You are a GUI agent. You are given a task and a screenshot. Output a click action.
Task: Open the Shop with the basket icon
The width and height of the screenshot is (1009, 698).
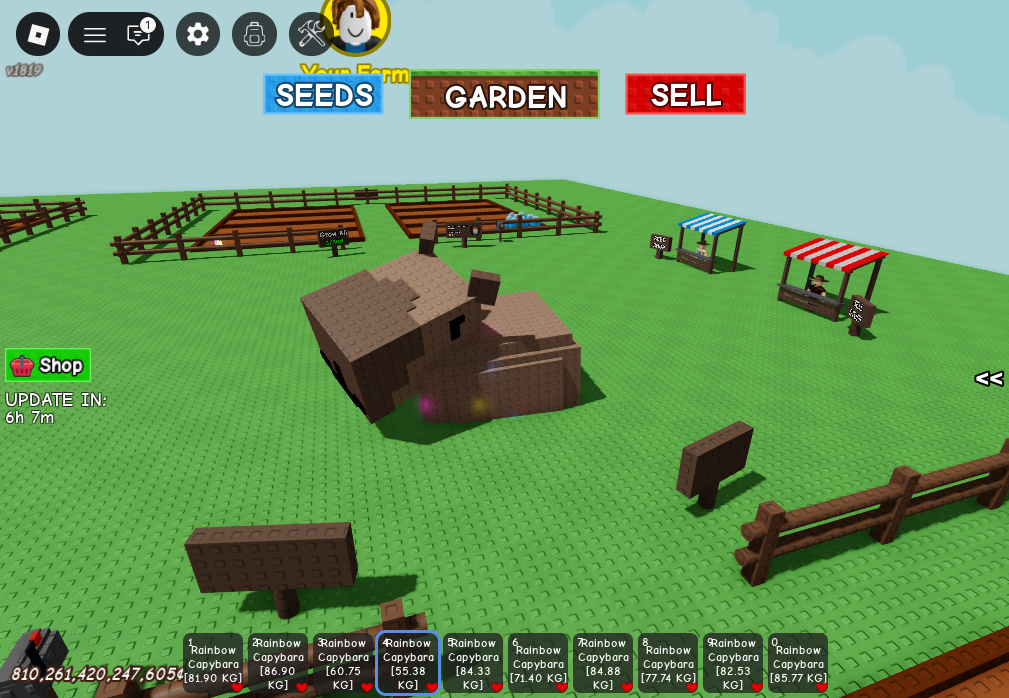coord(48,365)
